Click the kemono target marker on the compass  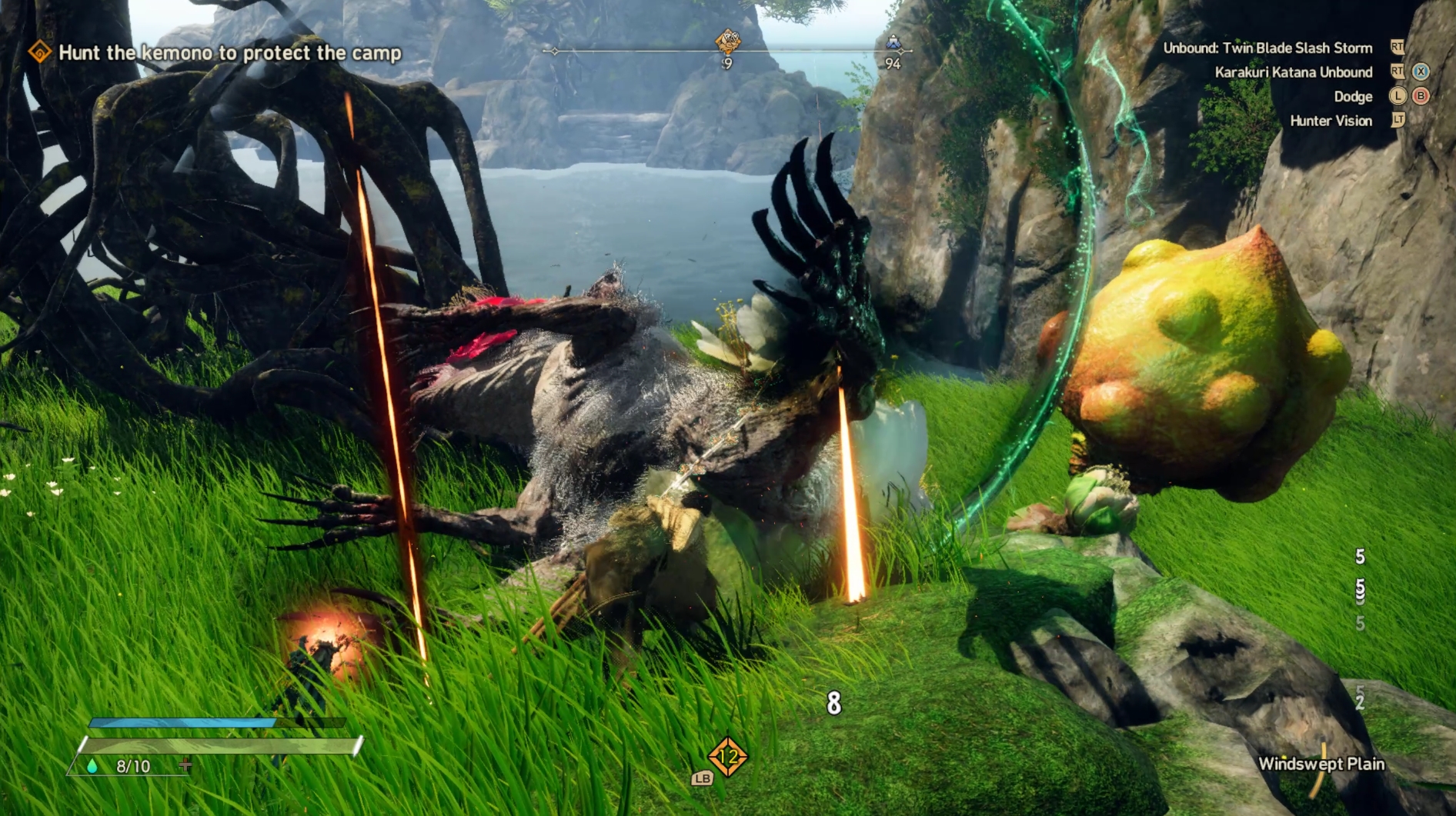pyautogui.click(x=727, y=41)
